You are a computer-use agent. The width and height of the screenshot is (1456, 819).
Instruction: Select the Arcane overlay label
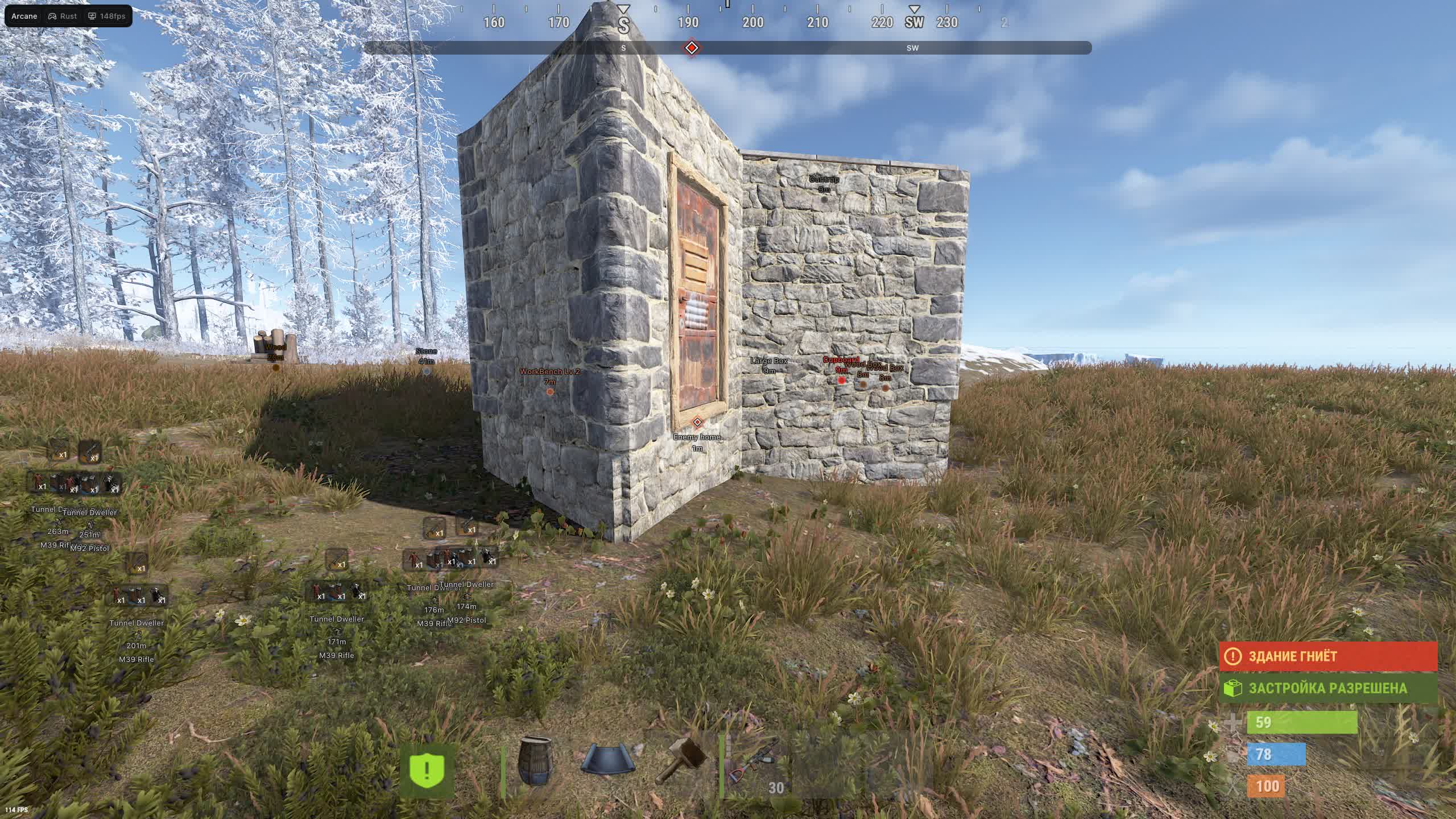23,16
